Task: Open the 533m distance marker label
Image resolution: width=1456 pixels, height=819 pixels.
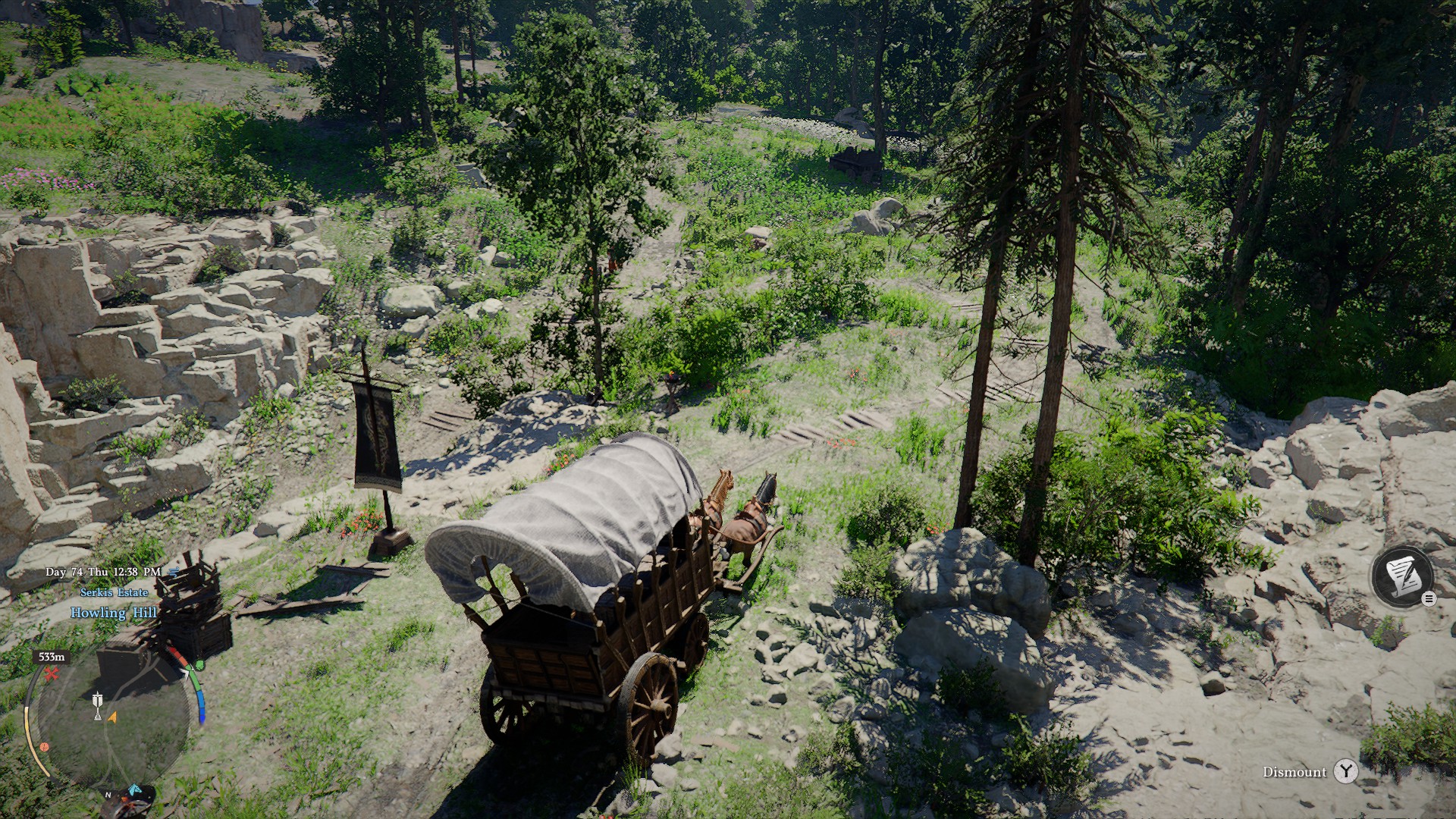Action: (x=52, y=657)
